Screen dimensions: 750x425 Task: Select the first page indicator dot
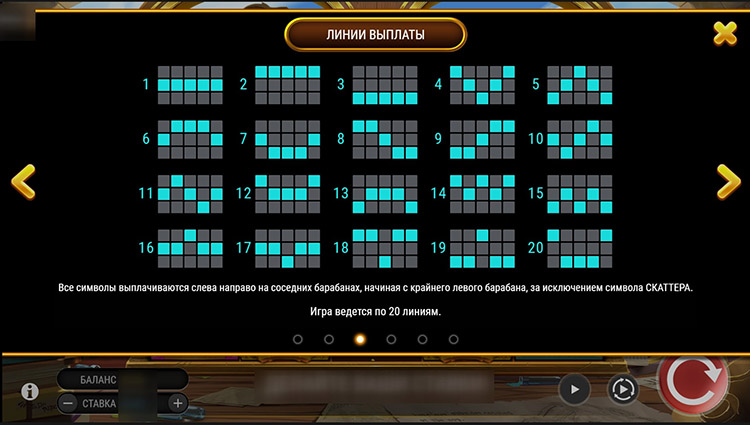(298, 340)
